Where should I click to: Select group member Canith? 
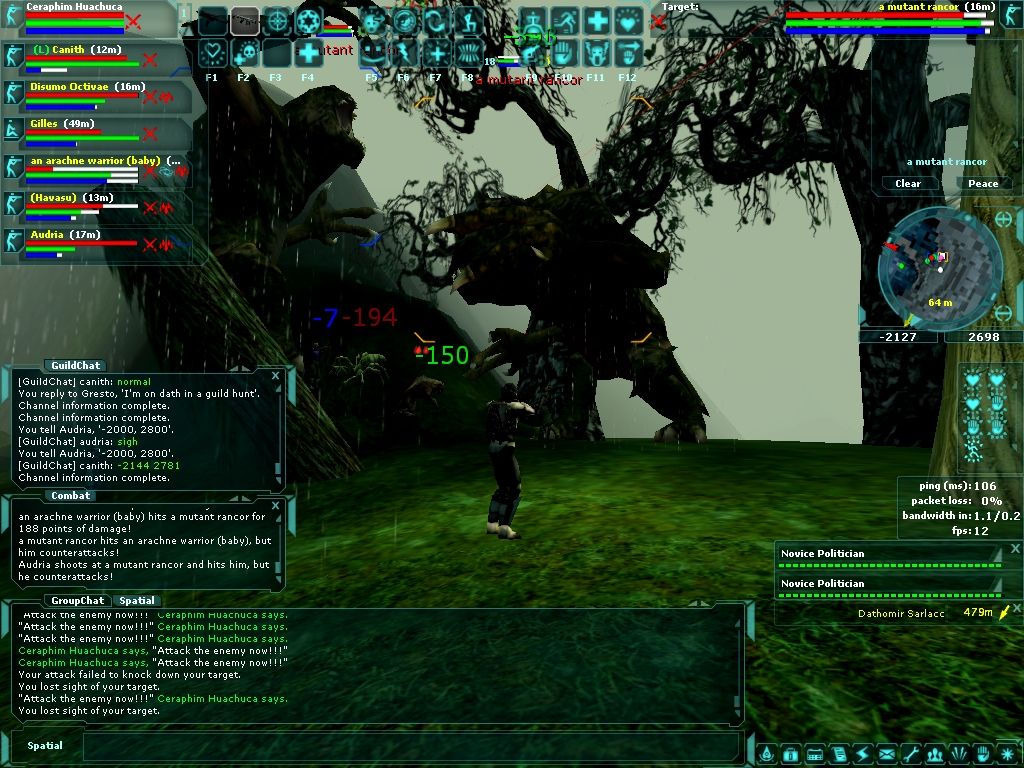coord(72,50)
